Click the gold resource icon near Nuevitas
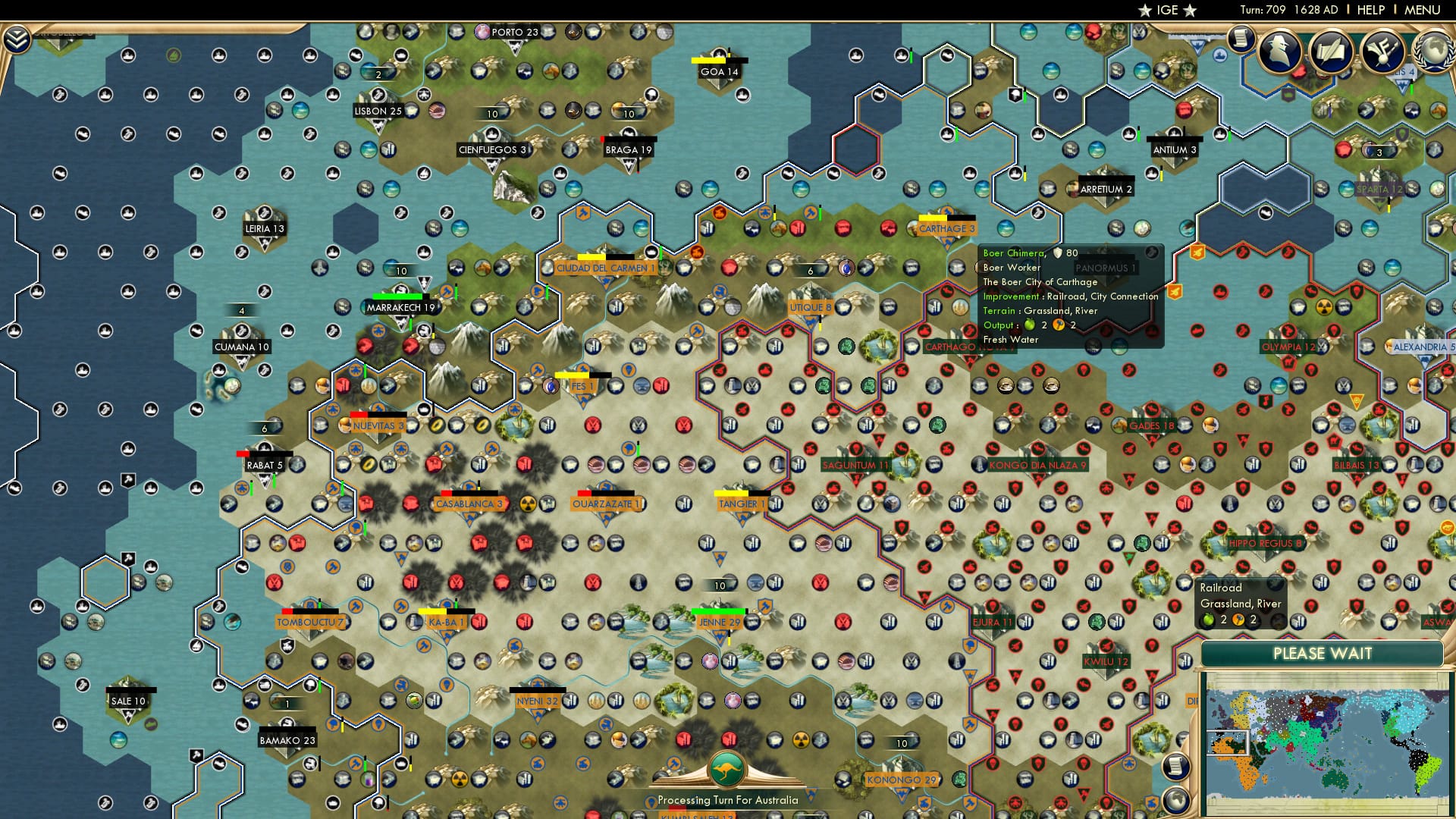This screenshot has width=1456, height=819. click(x=437, y=425)
